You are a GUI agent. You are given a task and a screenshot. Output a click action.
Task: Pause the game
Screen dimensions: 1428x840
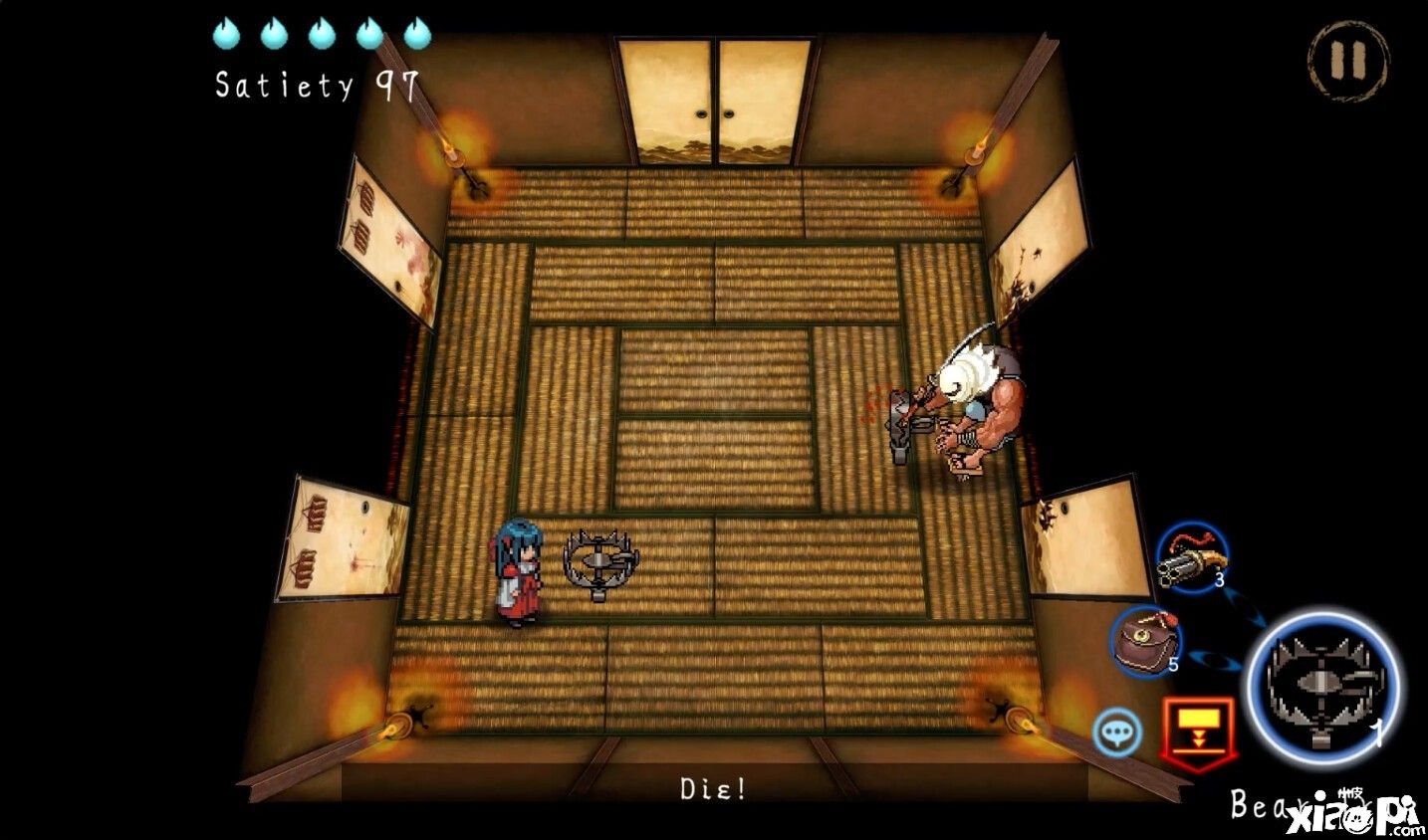click(1346, 59)
